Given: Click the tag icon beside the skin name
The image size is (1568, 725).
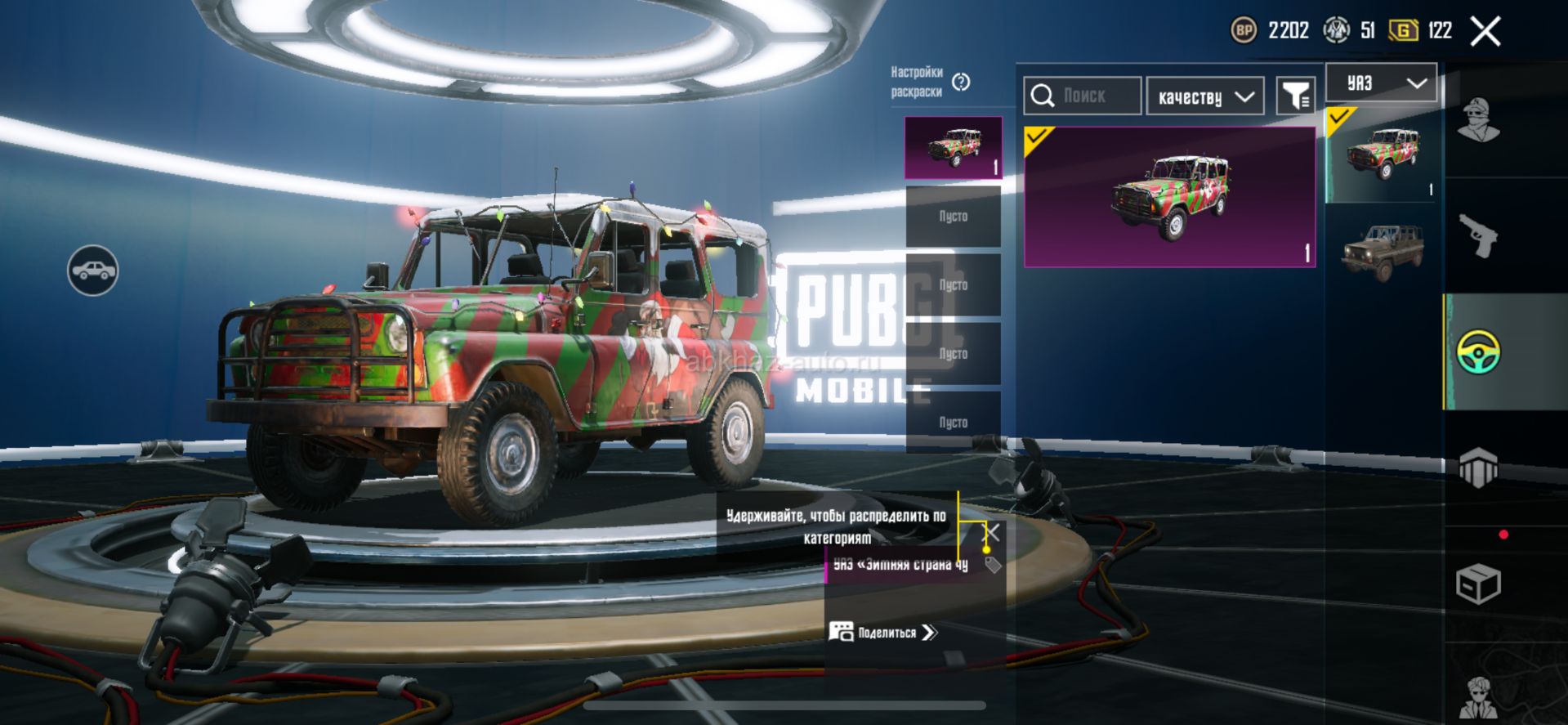Looking at the screenshot, I should (993, 565).
